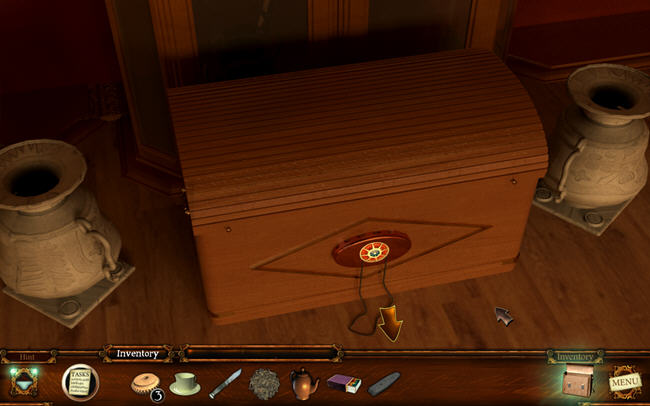
Task: Open the Tasks list note
Action: coord(80,381)
